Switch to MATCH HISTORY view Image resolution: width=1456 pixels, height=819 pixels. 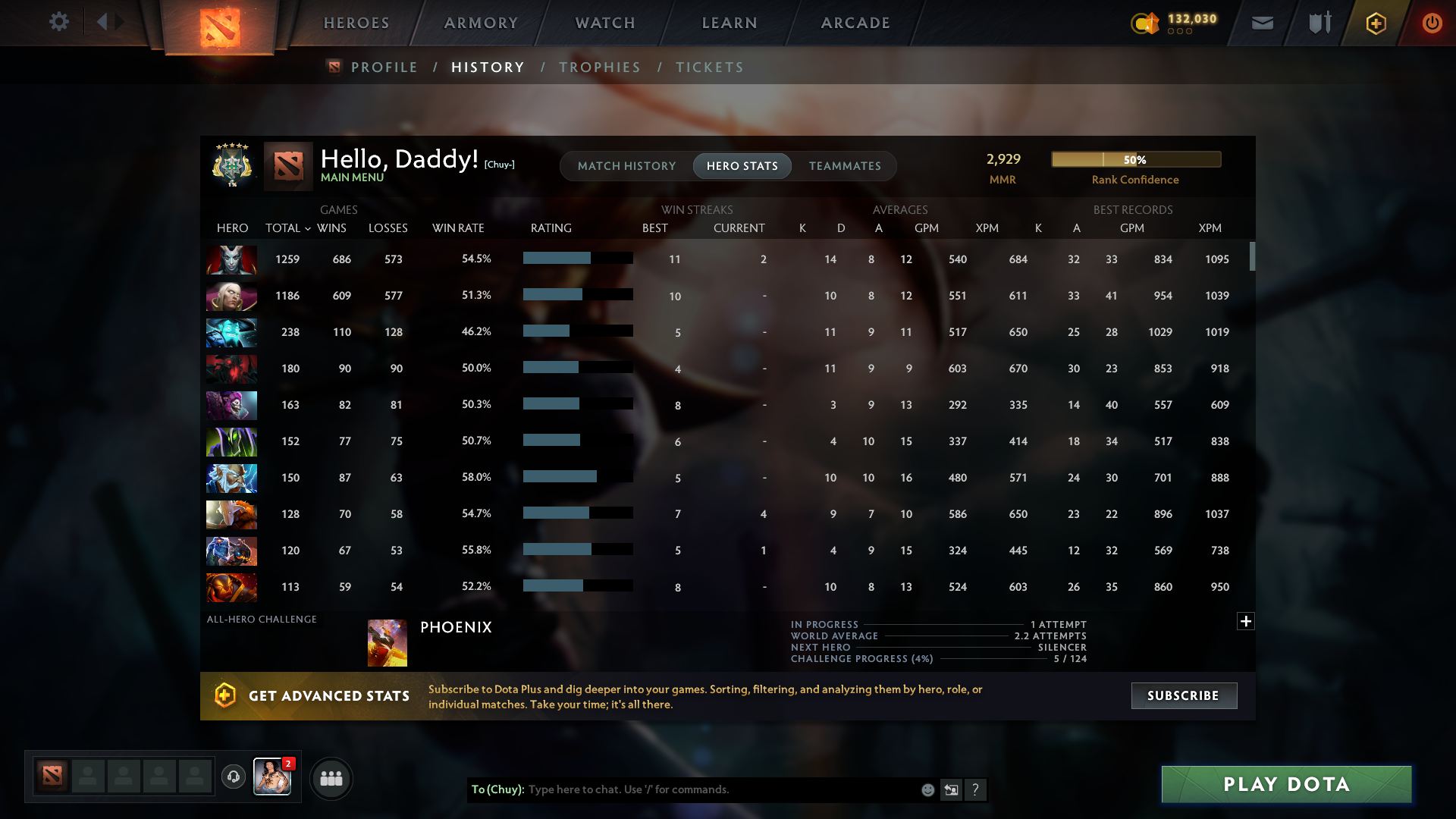(626, 165)
